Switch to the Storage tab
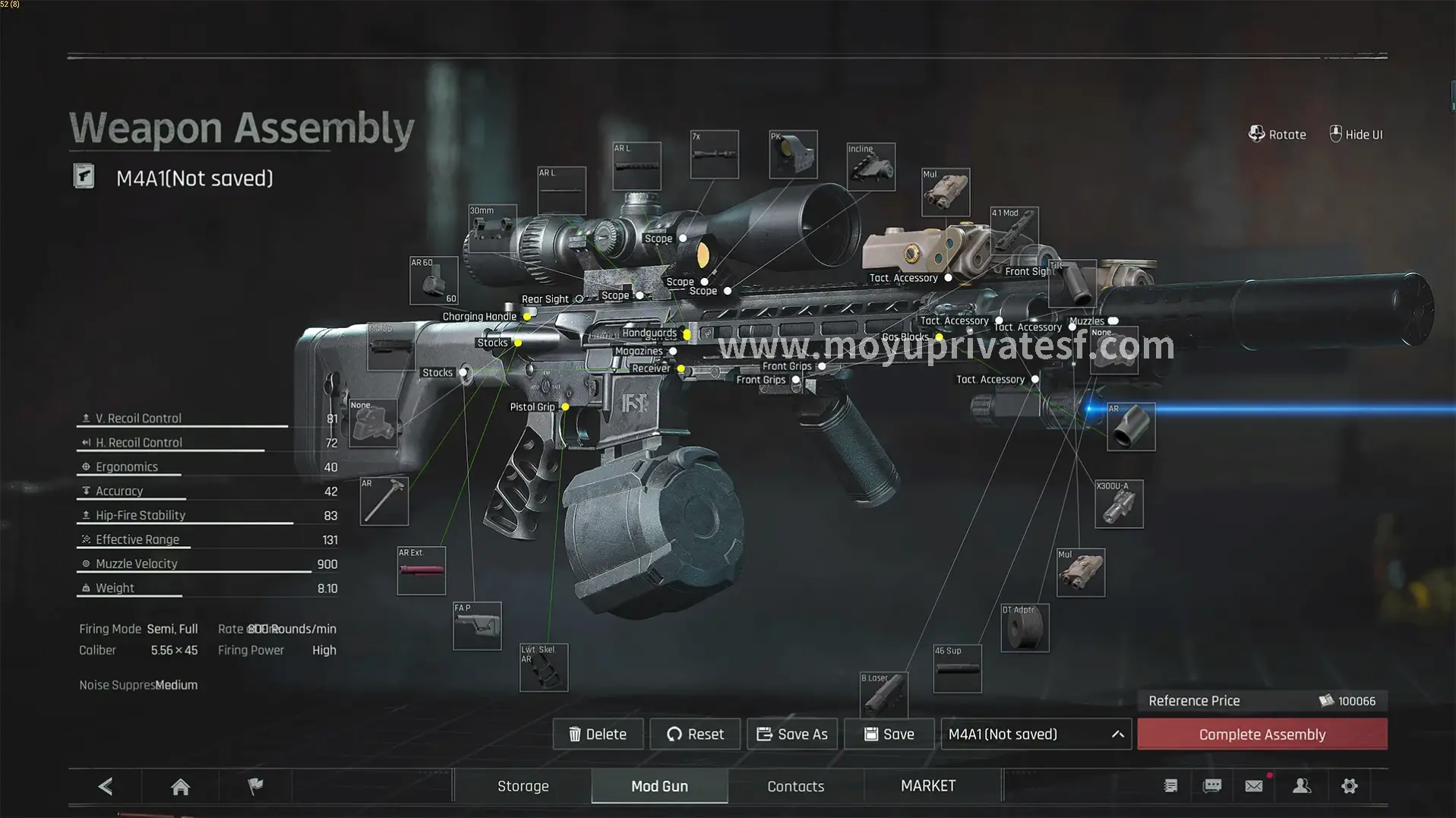 [x=523, y=786]
